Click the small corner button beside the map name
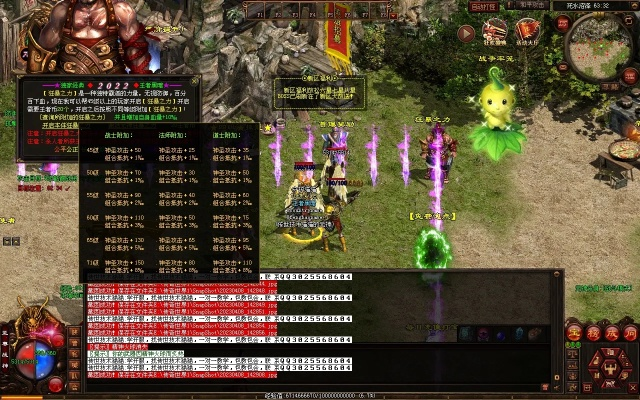The width and height of the screenshot is (640, 400). pos(632,5)
